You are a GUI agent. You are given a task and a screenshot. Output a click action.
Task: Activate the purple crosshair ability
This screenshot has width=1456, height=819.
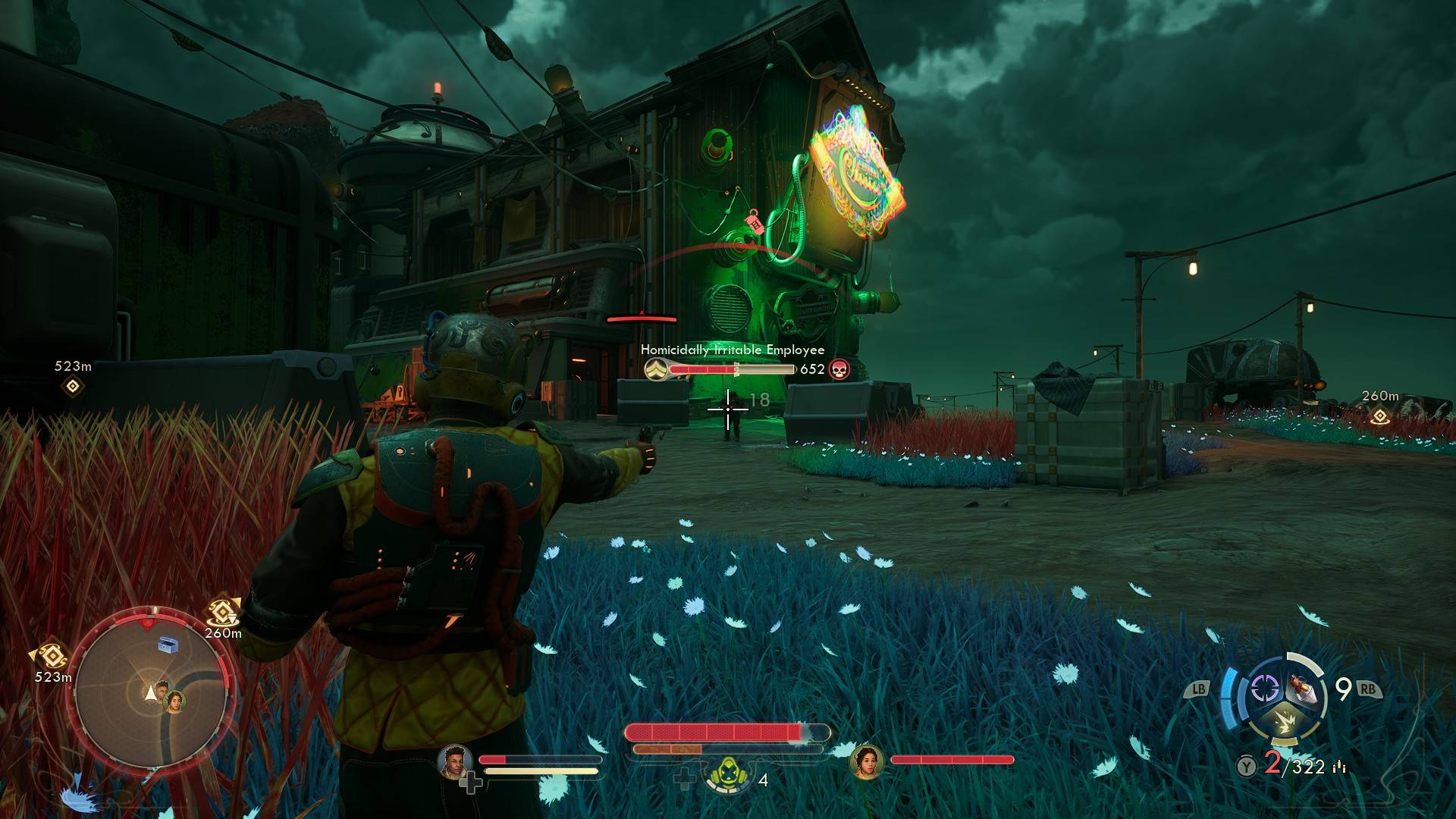[1264, 689]
